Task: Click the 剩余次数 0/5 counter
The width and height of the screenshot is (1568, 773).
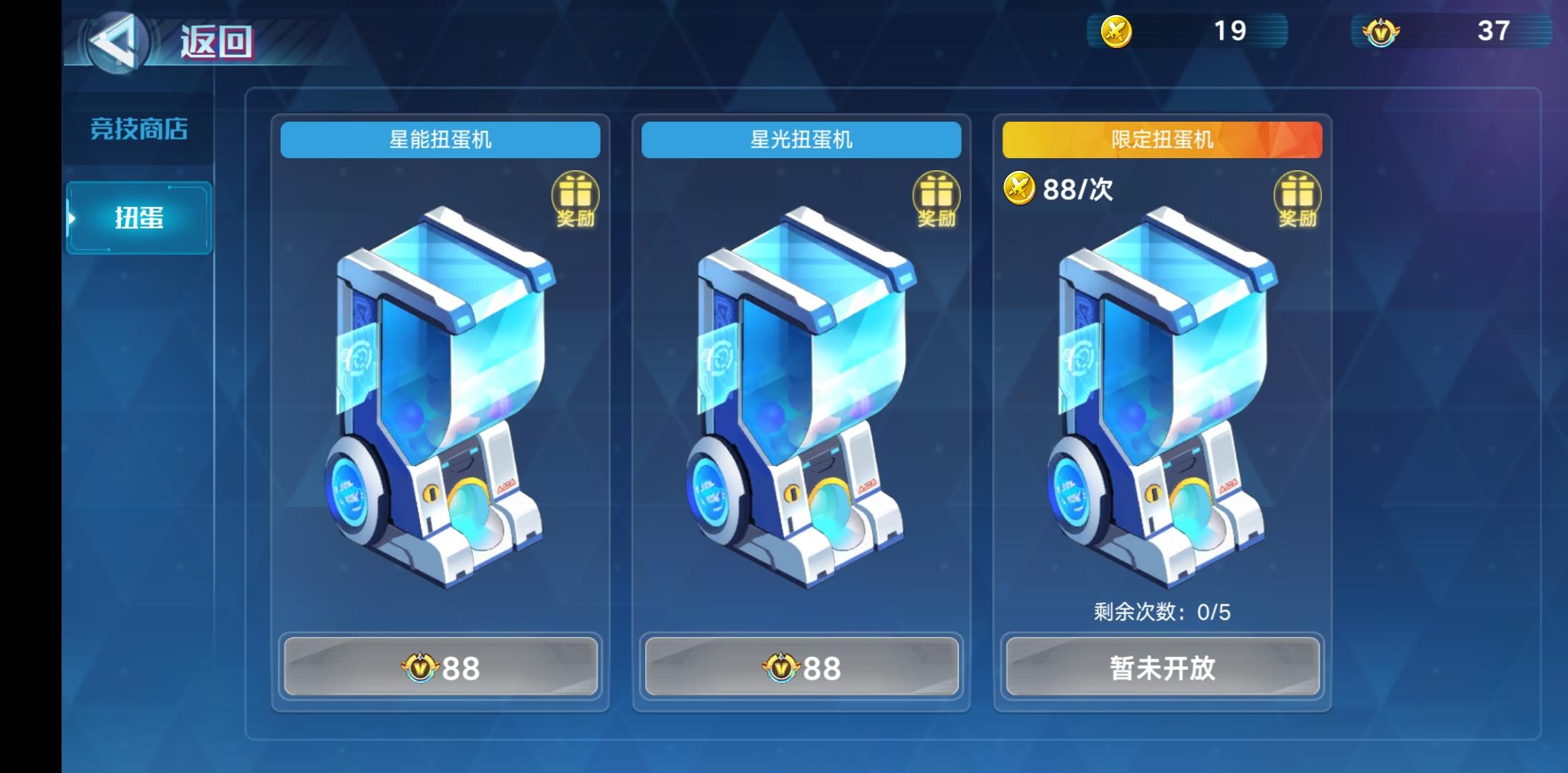Action: pos(1162,612)
